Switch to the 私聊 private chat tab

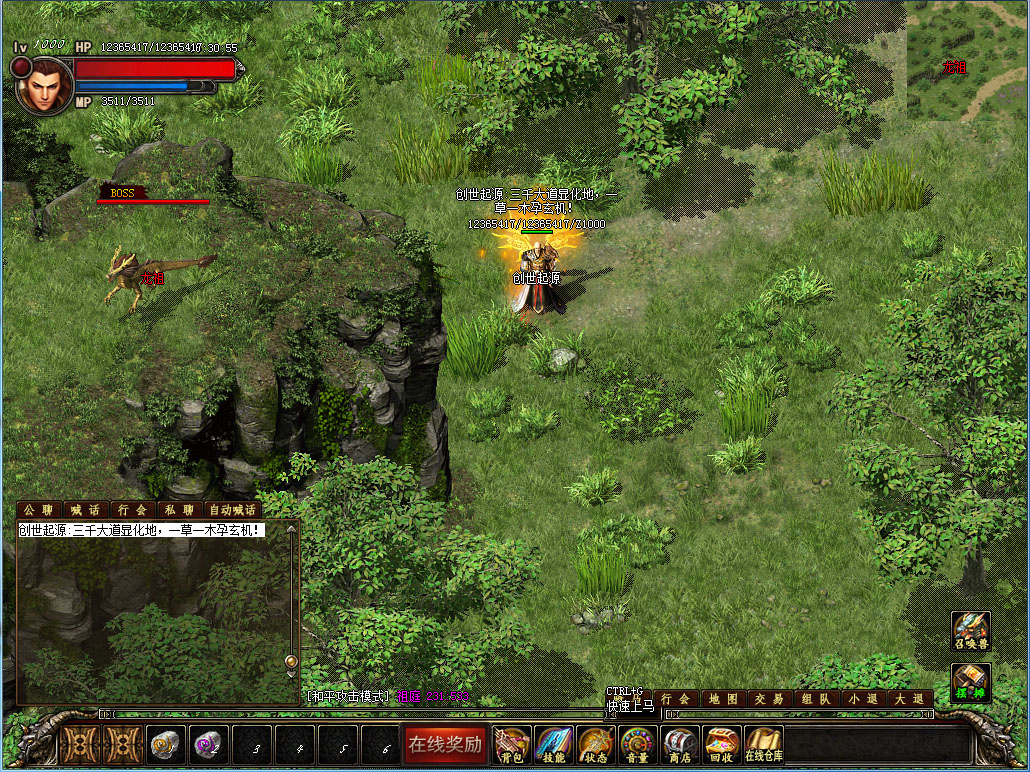click(177, 510)
